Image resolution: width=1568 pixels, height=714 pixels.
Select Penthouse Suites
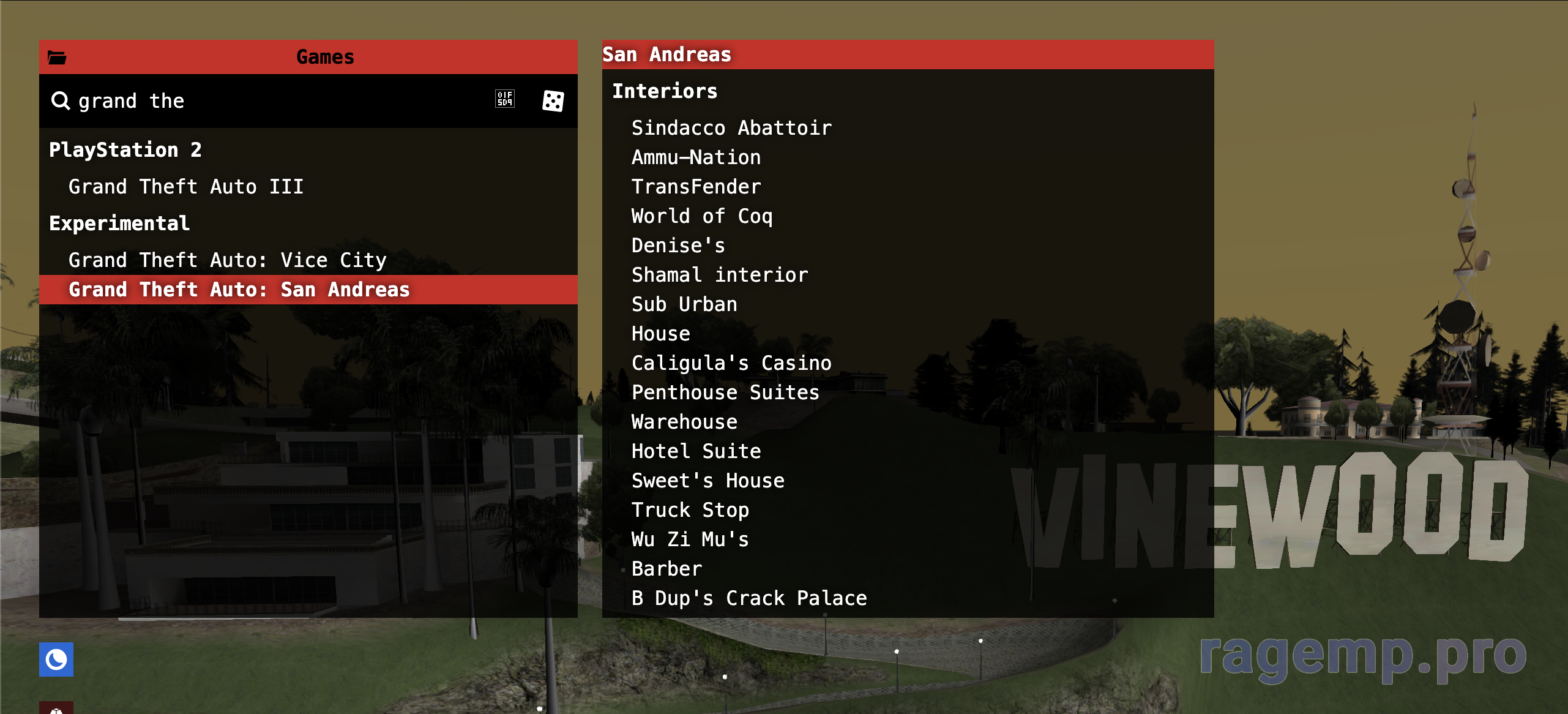click(725, 393)
